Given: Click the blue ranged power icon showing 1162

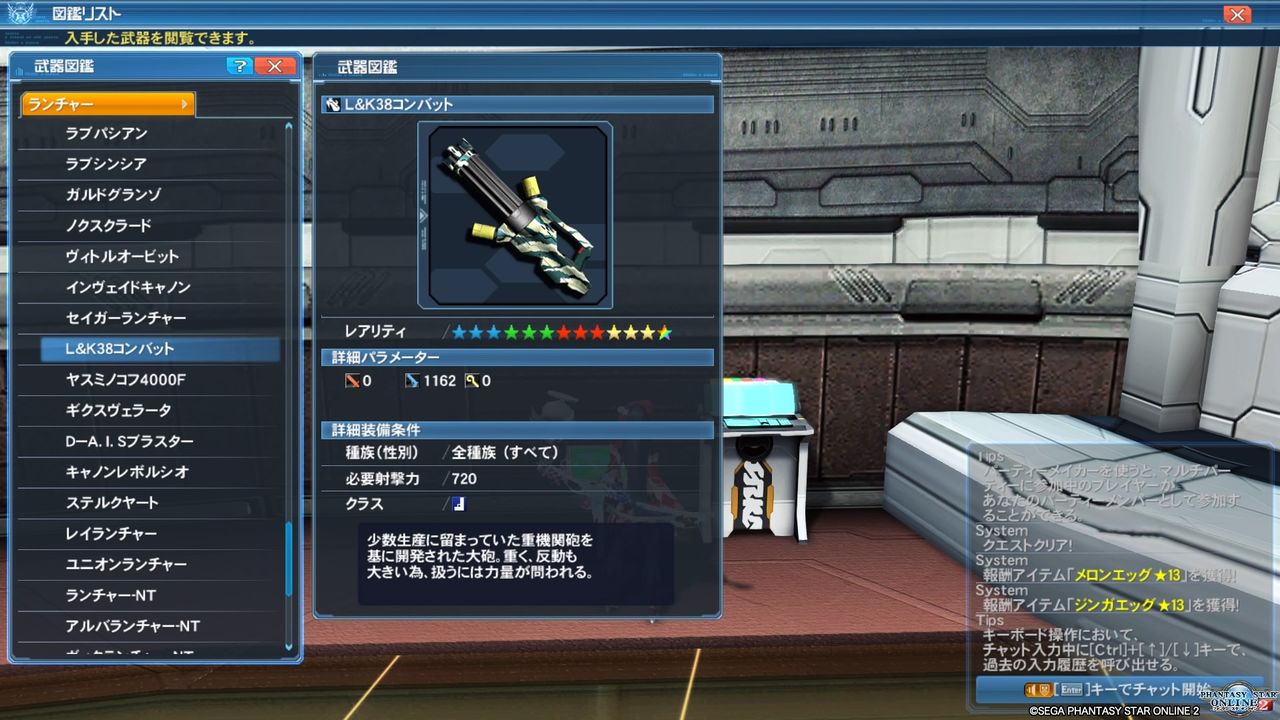Looking at the screenshot, I should pos(411,380).
